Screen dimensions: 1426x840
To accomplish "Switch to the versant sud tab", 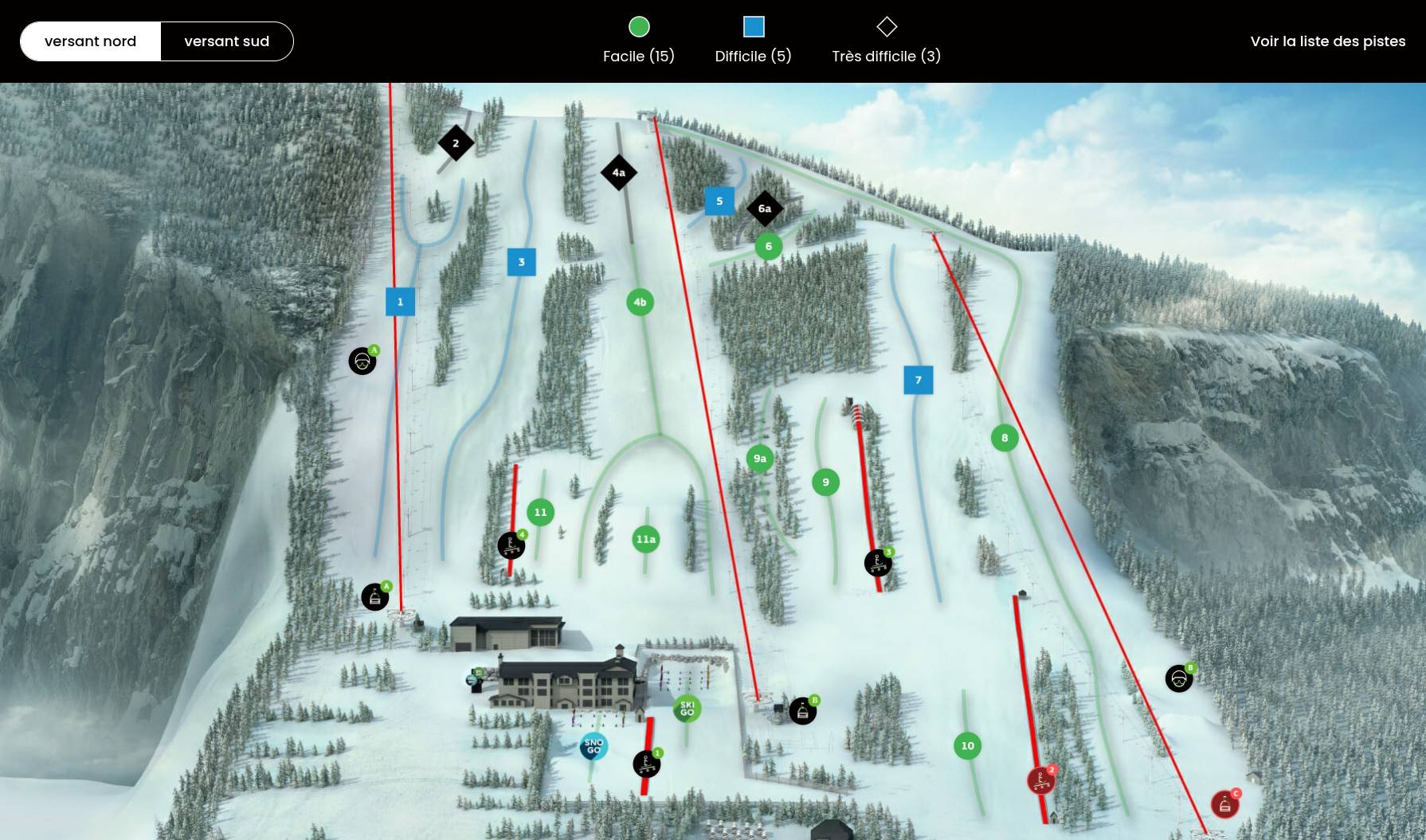I will pyautogui.click(x=227, y=41).
